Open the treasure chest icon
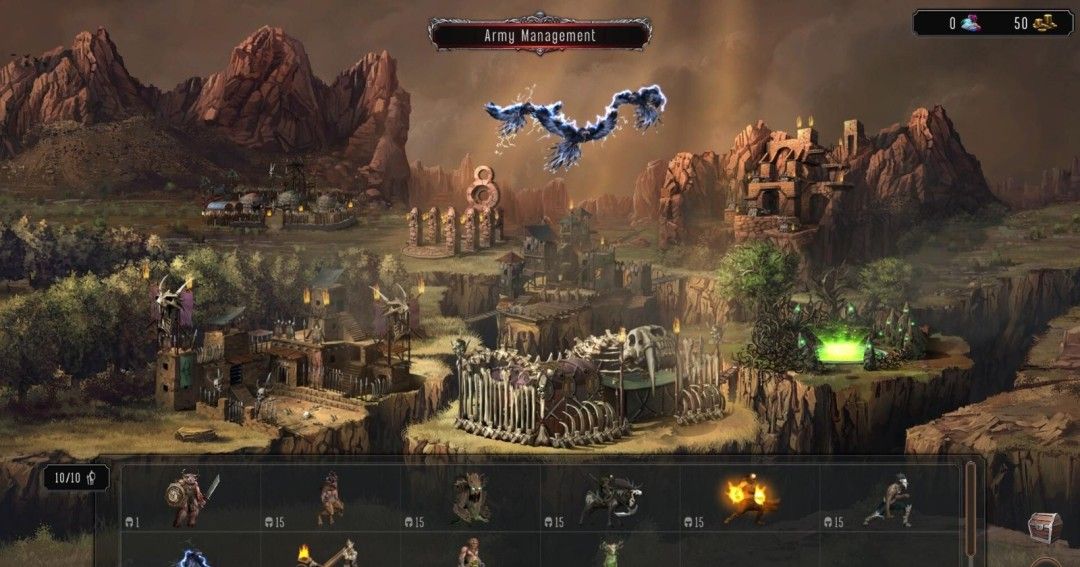The image size is (1080, 567). (x=1045, y=527)
